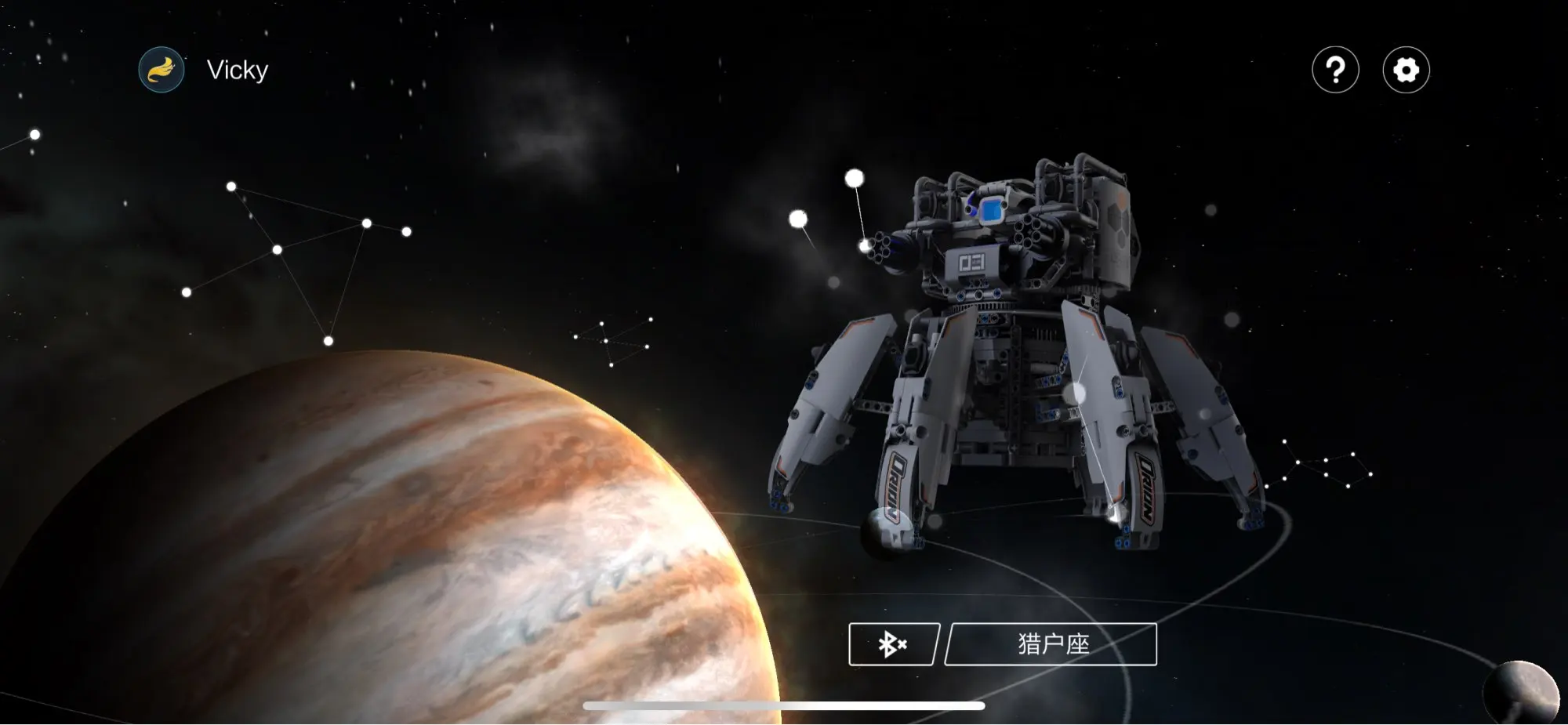Viewport: 1568px width, 725px height.
Task: Select the 猎户座 model button
Action: [1051, 644]
